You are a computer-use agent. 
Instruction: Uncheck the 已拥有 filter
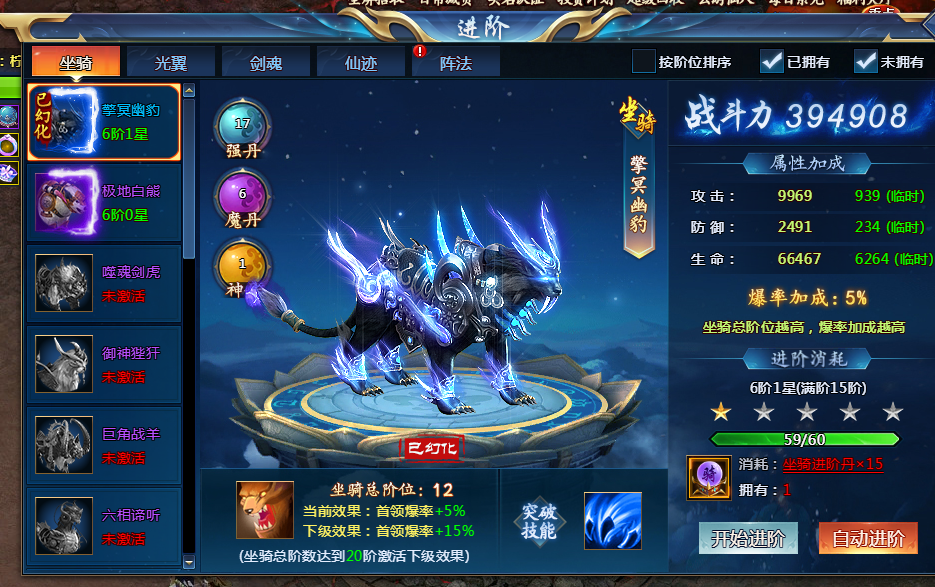pos(771,62)
